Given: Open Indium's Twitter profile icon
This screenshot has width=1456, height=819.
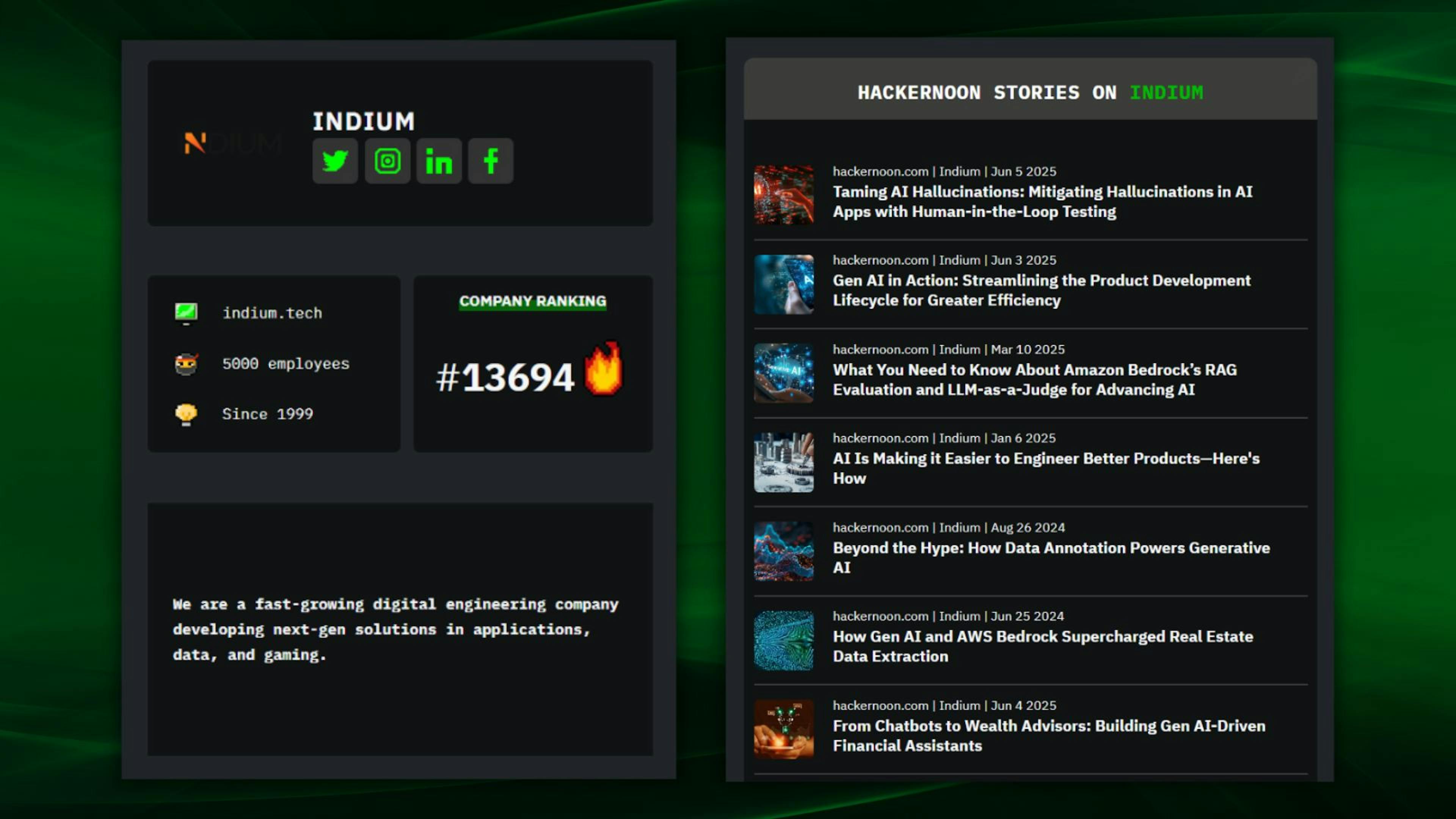Looking at the screenshot, I should click(334, 161).
